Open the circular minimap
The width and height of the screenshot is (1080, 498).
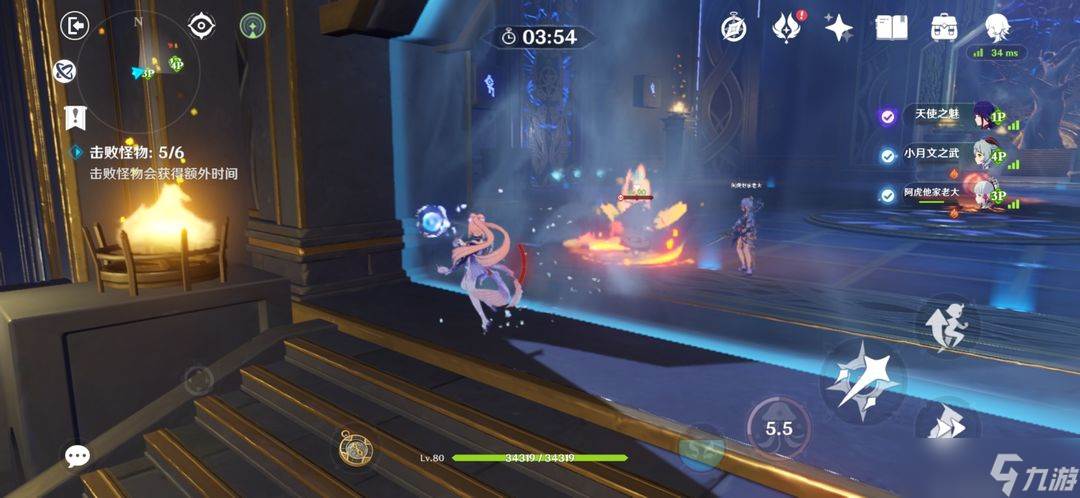click(x=138, y=68)
